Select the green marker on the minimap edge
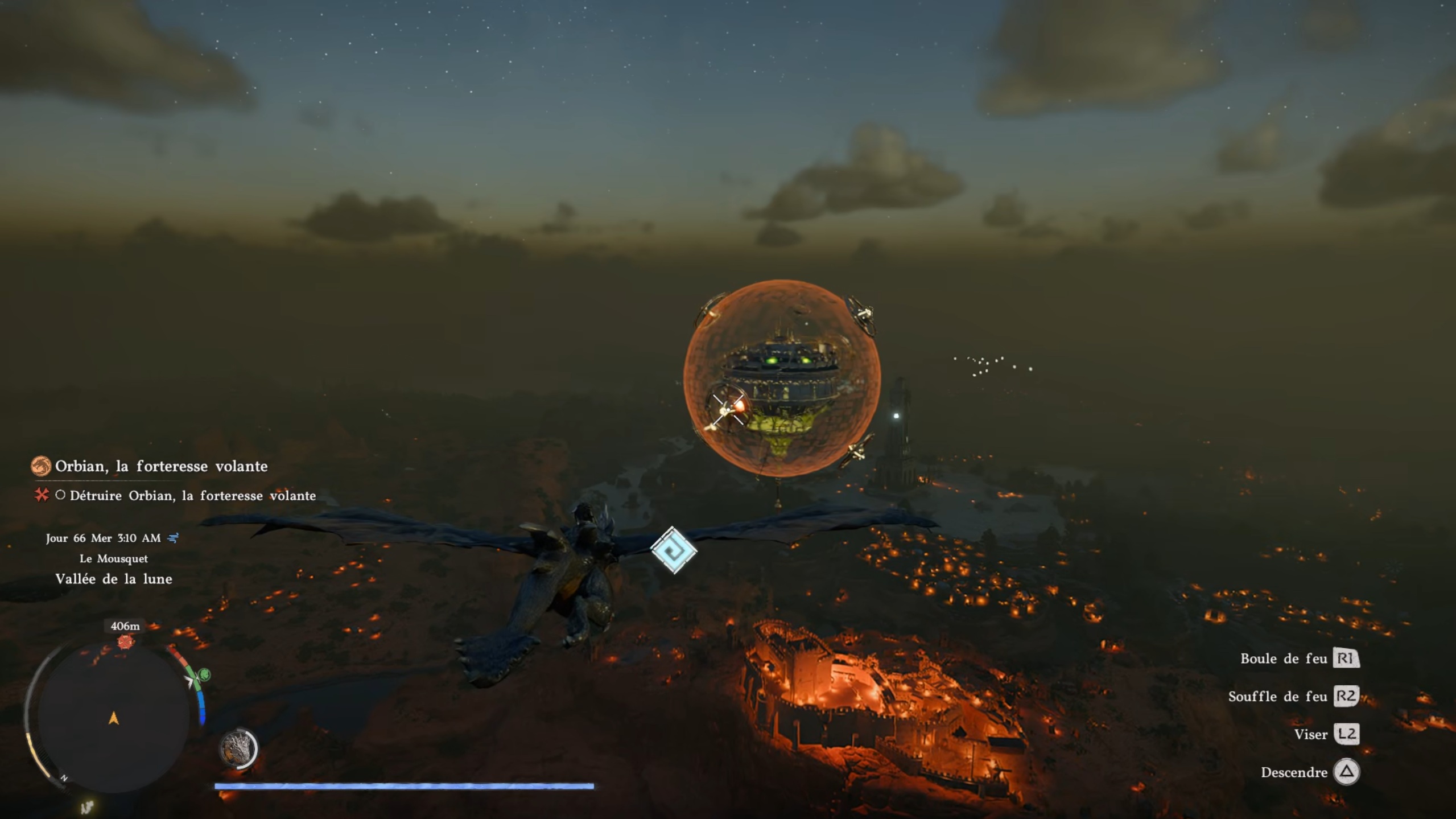This screenshot has width=1456, height=819. tap(204, 675)
